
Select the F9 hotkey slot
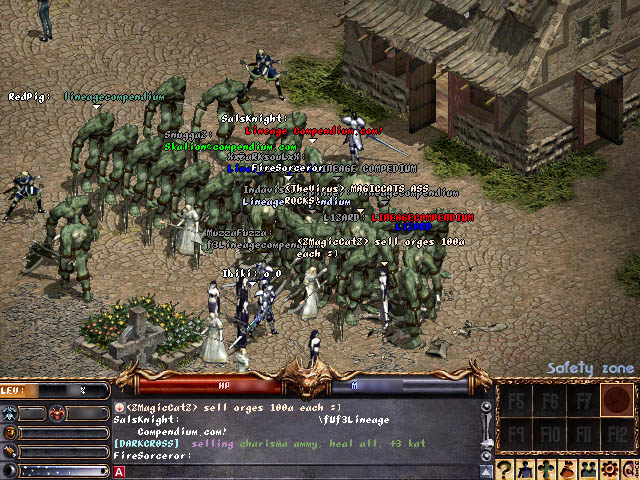516,435
